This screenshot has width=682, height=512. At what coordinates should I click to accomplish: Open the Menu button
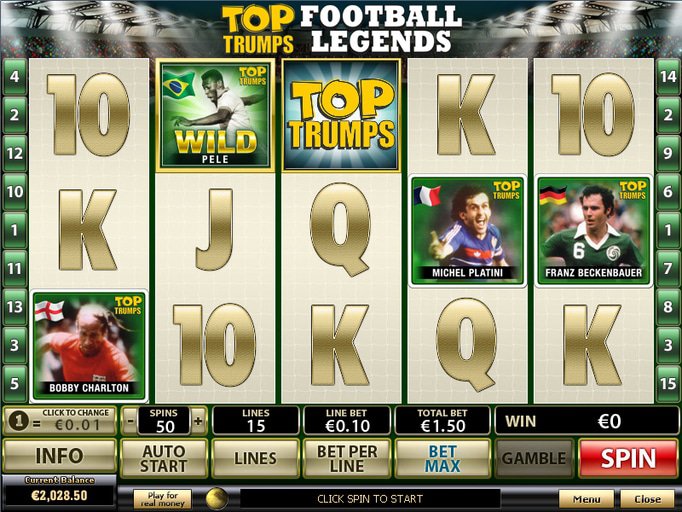(586, 498)
